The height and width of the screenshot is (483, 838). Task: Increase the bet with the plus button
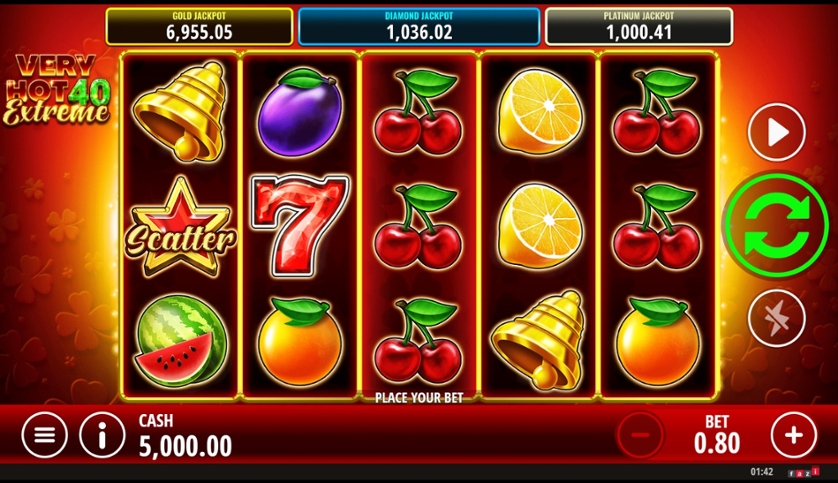click(x=793, y=435)
